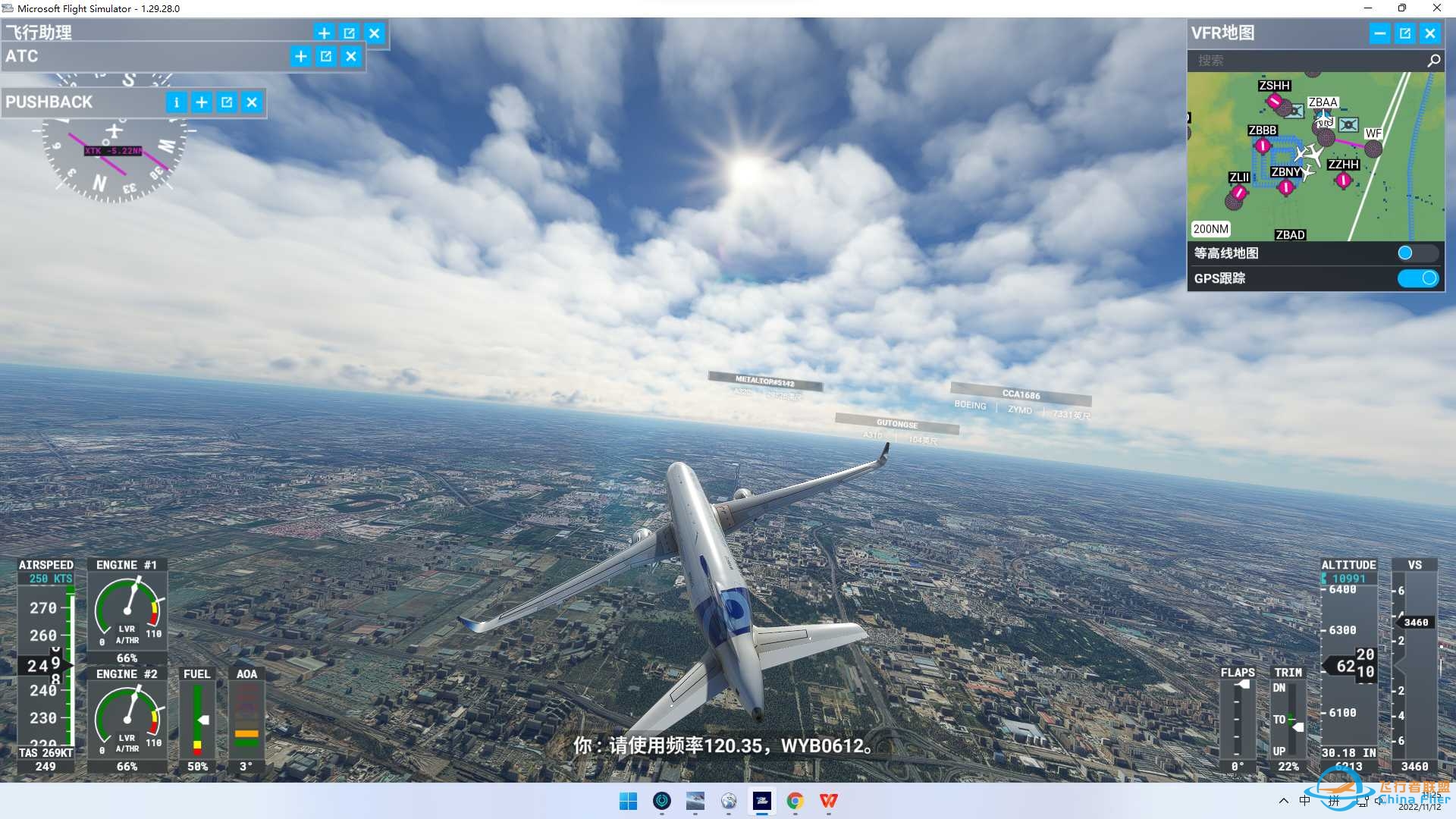Screen dimensions: 1456x819
Task: Show info for the PUSHBACK panel
Action: [176, 102]
